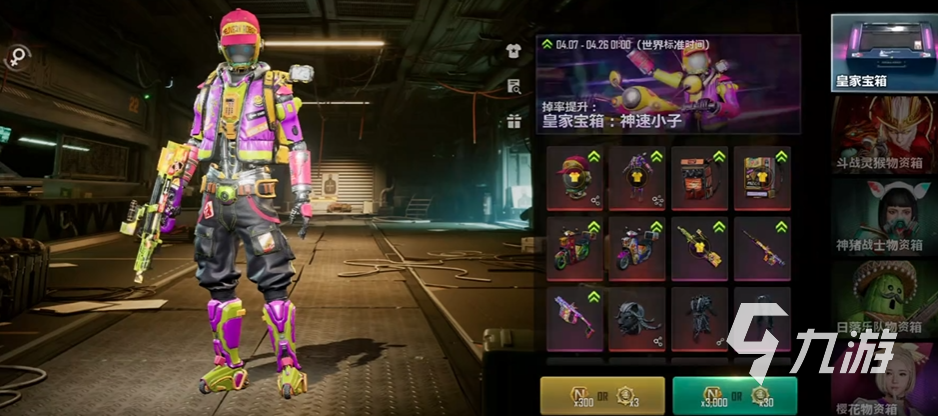Screen dimensions: 938x416
Task: Pick the yellow-green rifle skin reward
Action: coord(699,248)
